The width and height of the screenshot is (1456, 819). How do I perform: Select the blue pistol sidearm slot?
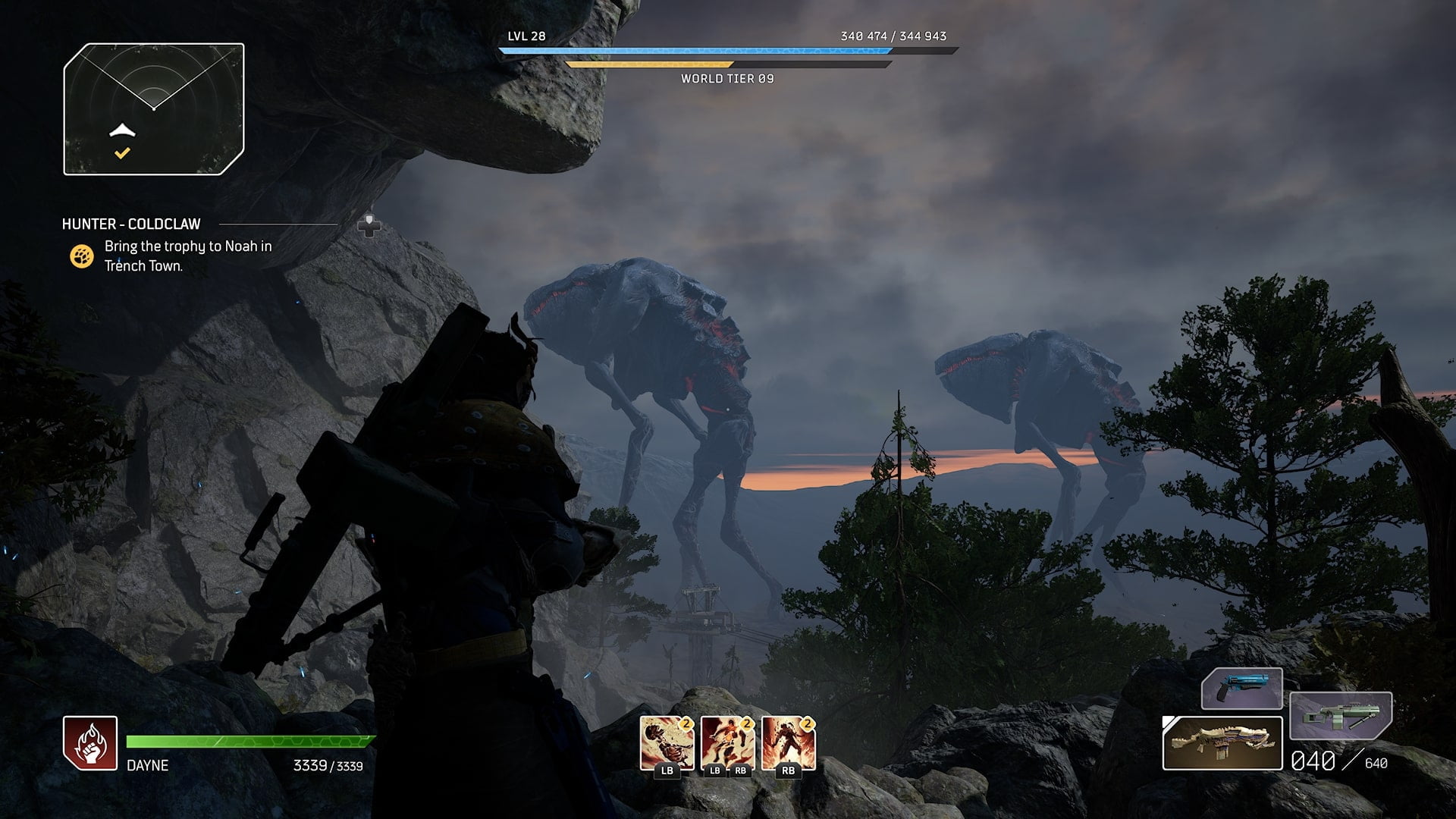[1241, 689]
